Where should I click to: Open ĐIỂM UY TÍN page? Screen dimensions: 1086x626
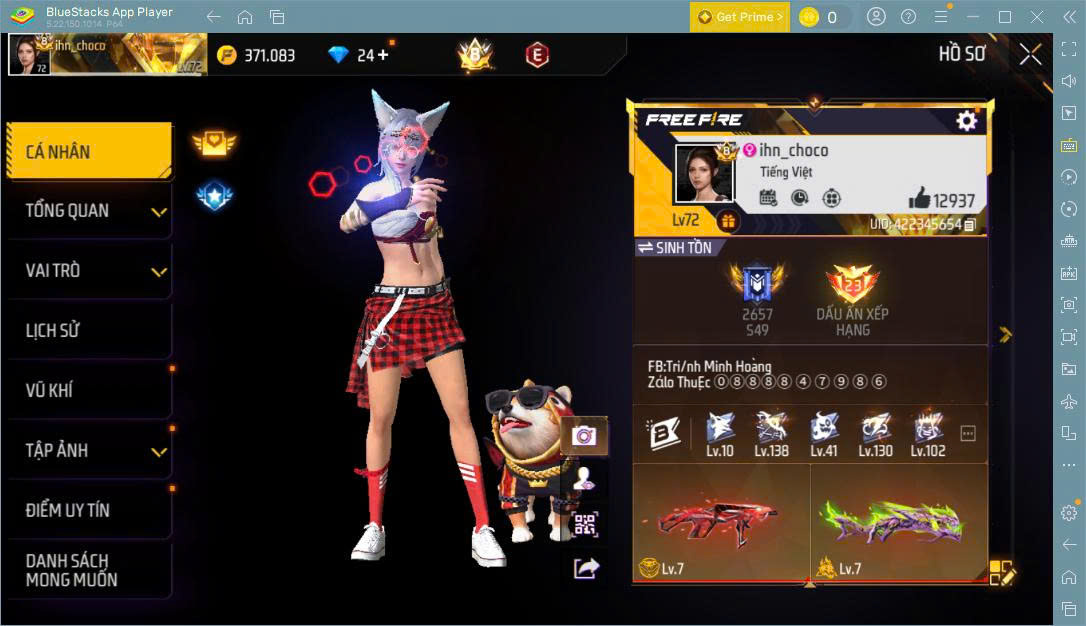coord(88,510)
